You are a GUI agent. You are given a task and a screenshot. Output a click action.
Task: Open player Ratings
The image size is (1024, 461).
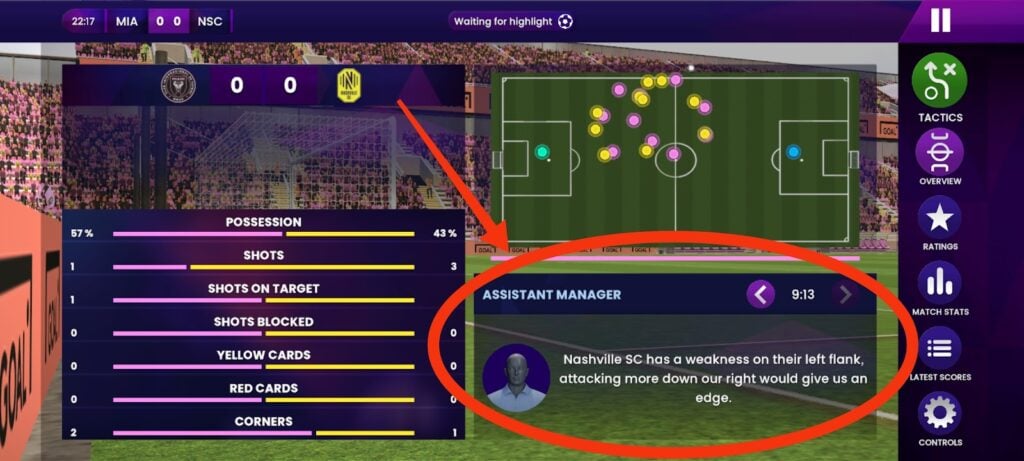coord(939,218)
